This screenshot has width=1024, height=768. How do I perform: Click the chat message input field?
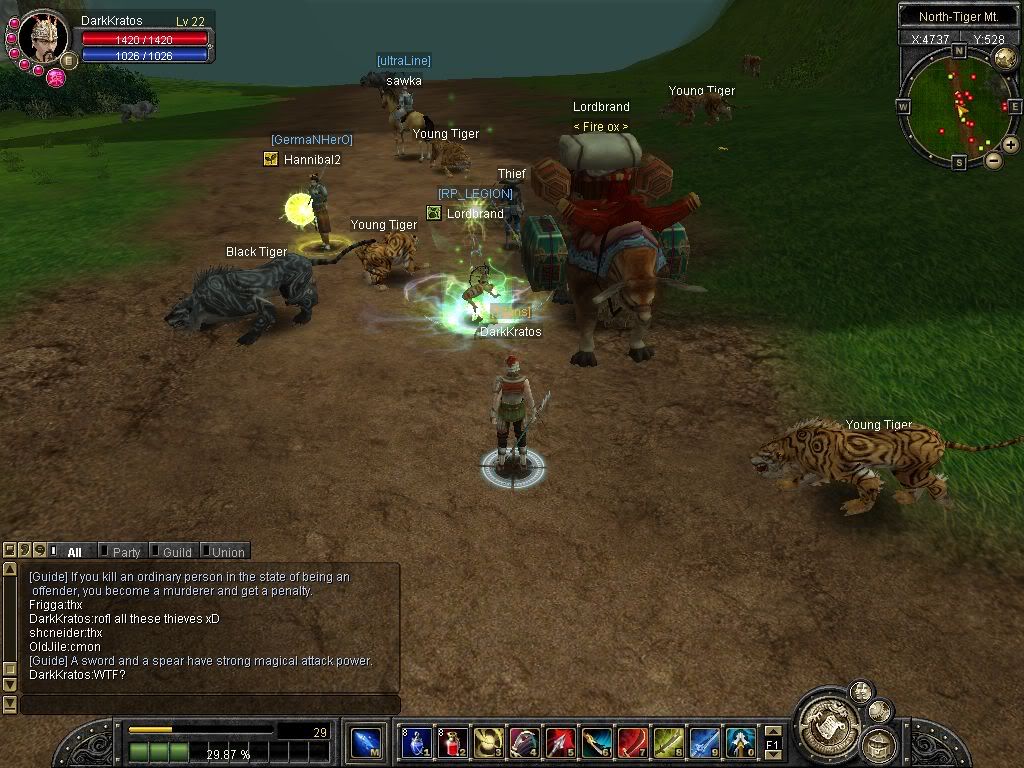pos(210,705)
